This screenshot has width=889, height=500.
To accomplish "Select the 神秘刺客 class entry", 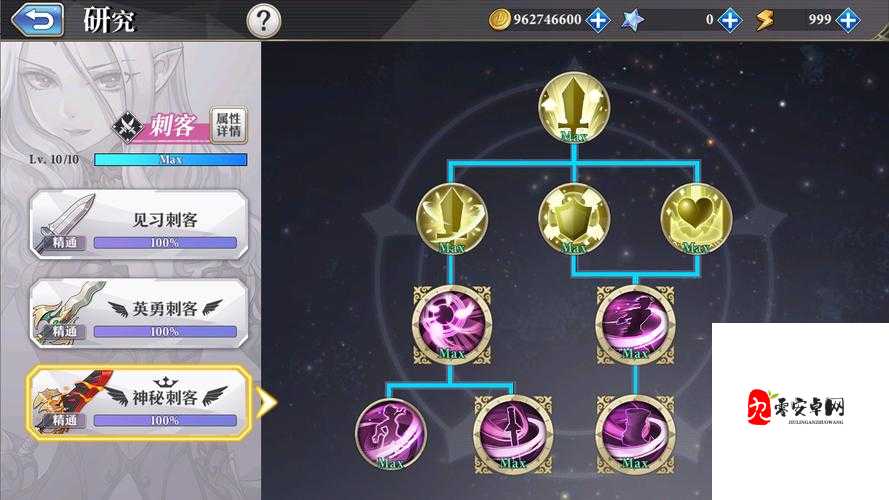I will pyautogui.click(x=138, y=399).
